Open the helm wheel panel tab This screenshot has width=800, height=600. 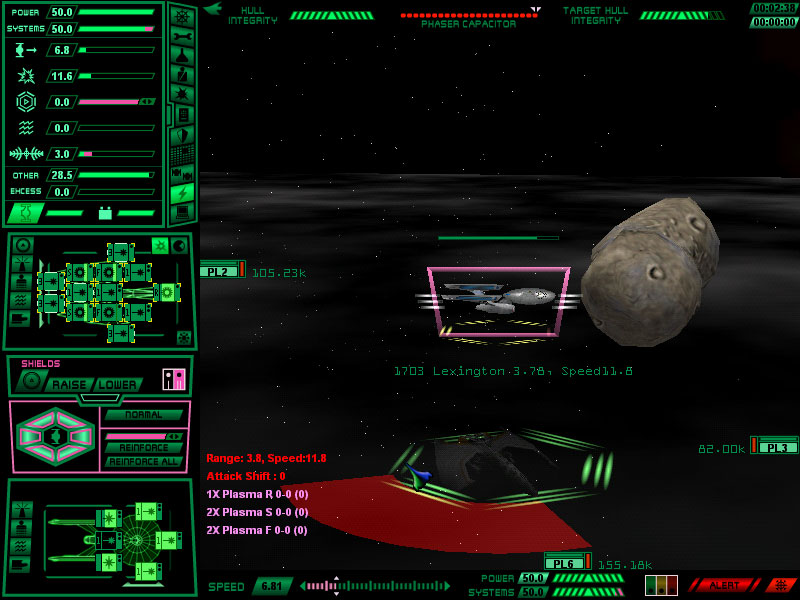tap(182, 16)
